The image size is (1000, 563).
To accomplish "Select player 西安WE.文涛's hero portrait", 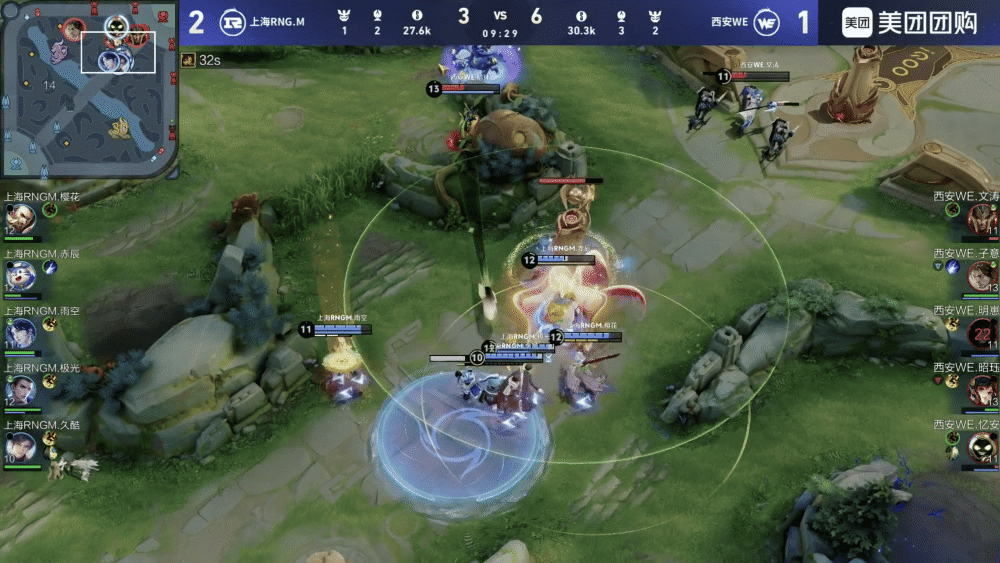I will click(x=981, y=218).
